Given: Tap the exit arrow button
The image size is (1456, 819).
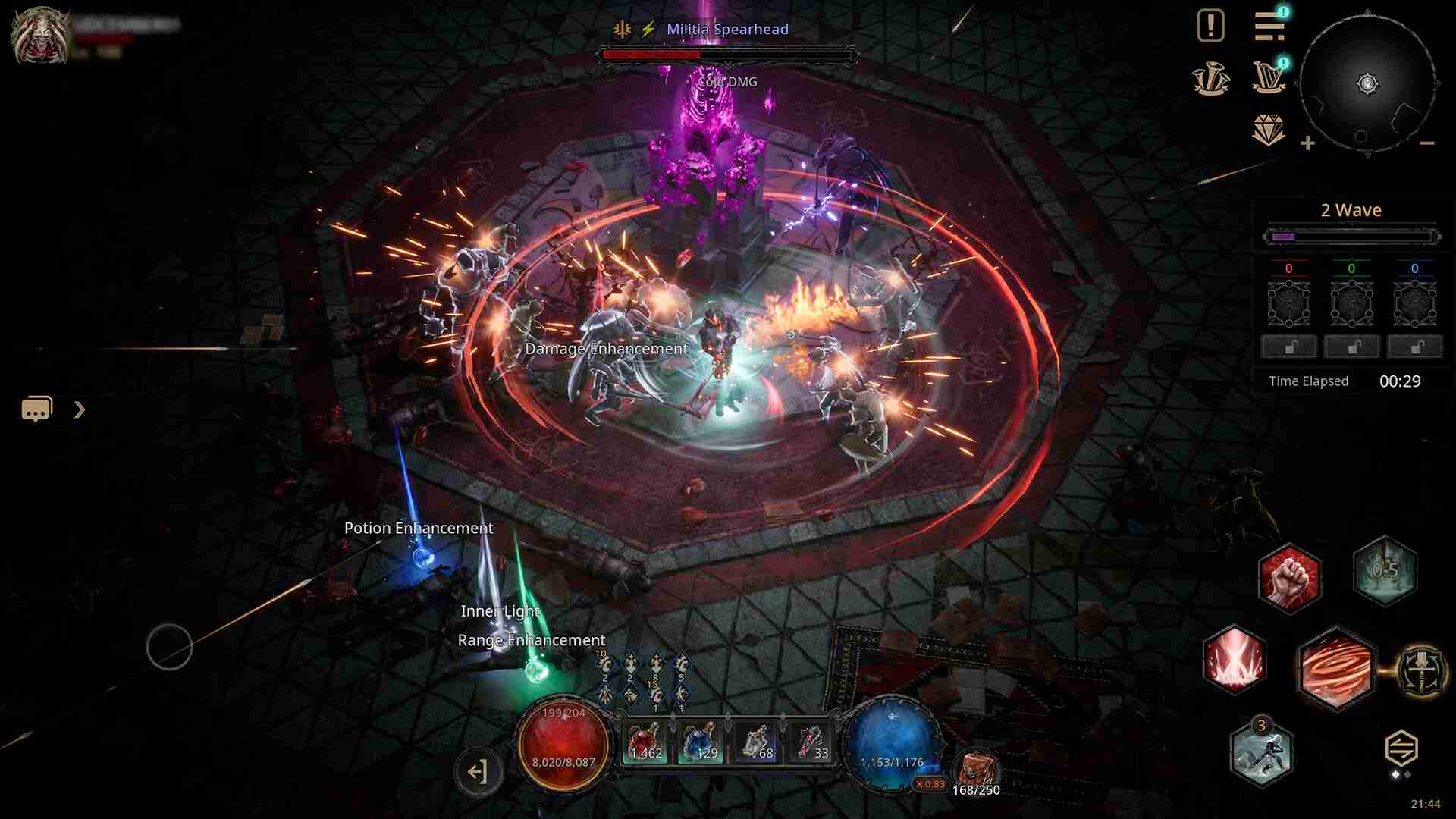Looking at the screenshot, I should (478, 772).
